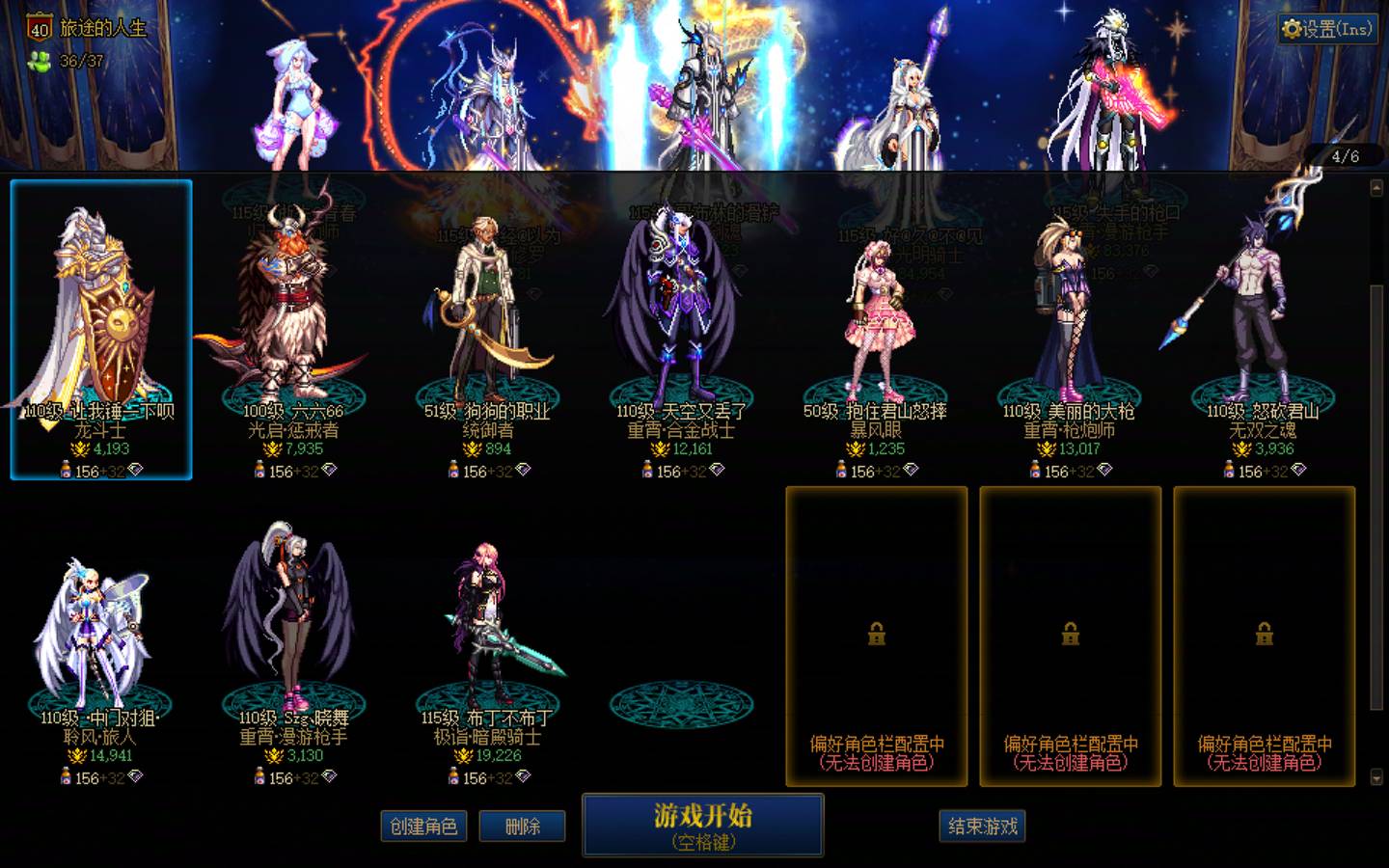Screen dimensions: 1389x868
Task: Click the green guild member count icon
Action: pos(37,60)
